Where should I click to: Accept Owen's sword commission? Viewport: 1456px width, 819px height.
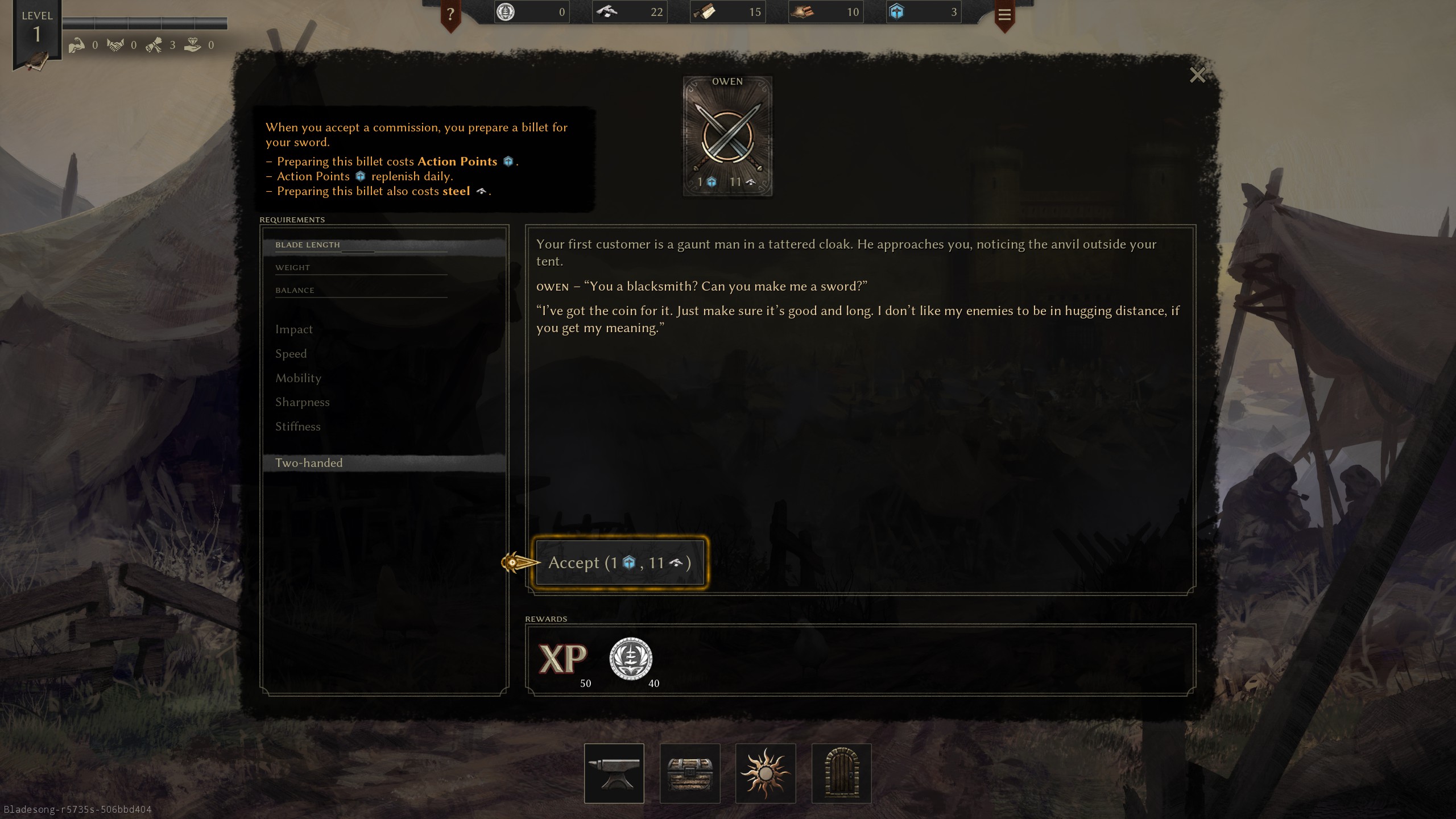coord(619,562)
